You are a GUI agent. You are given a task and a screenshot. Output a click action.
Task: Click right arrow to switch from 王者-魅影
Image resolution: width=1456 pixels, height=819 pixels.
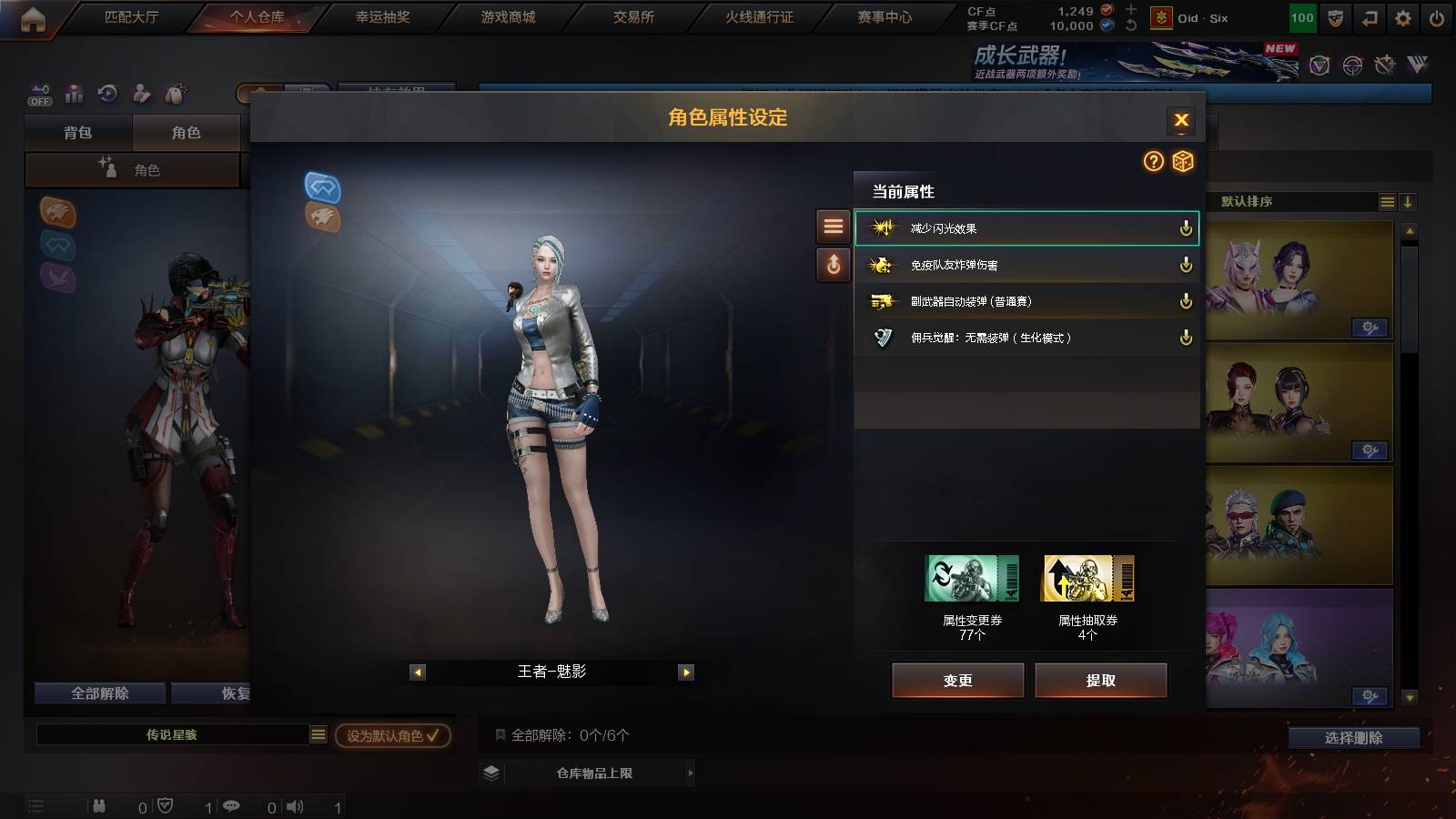[684, 672]
